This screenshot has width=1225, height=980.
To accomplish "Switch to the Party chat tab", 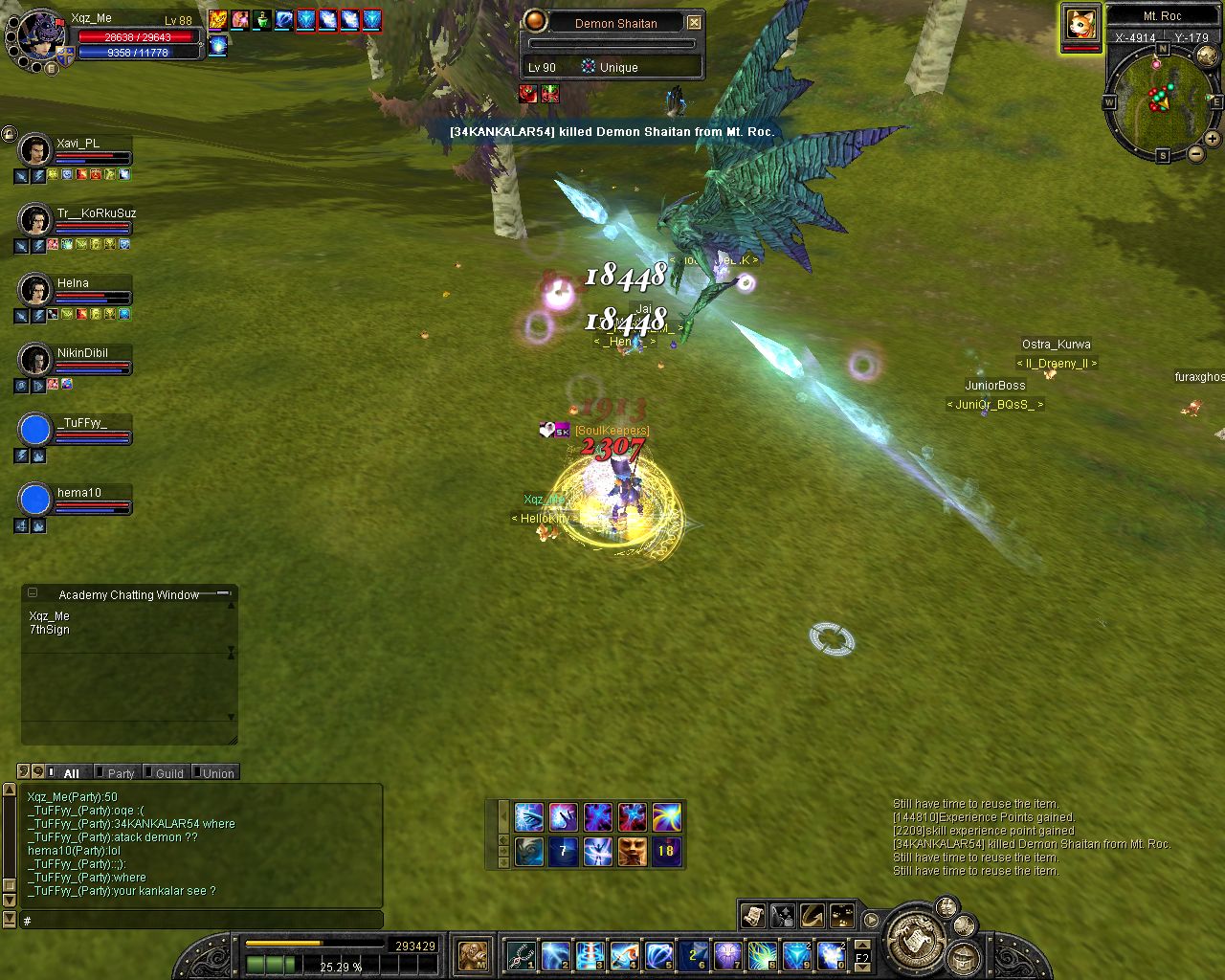I will tap(121, 773).
